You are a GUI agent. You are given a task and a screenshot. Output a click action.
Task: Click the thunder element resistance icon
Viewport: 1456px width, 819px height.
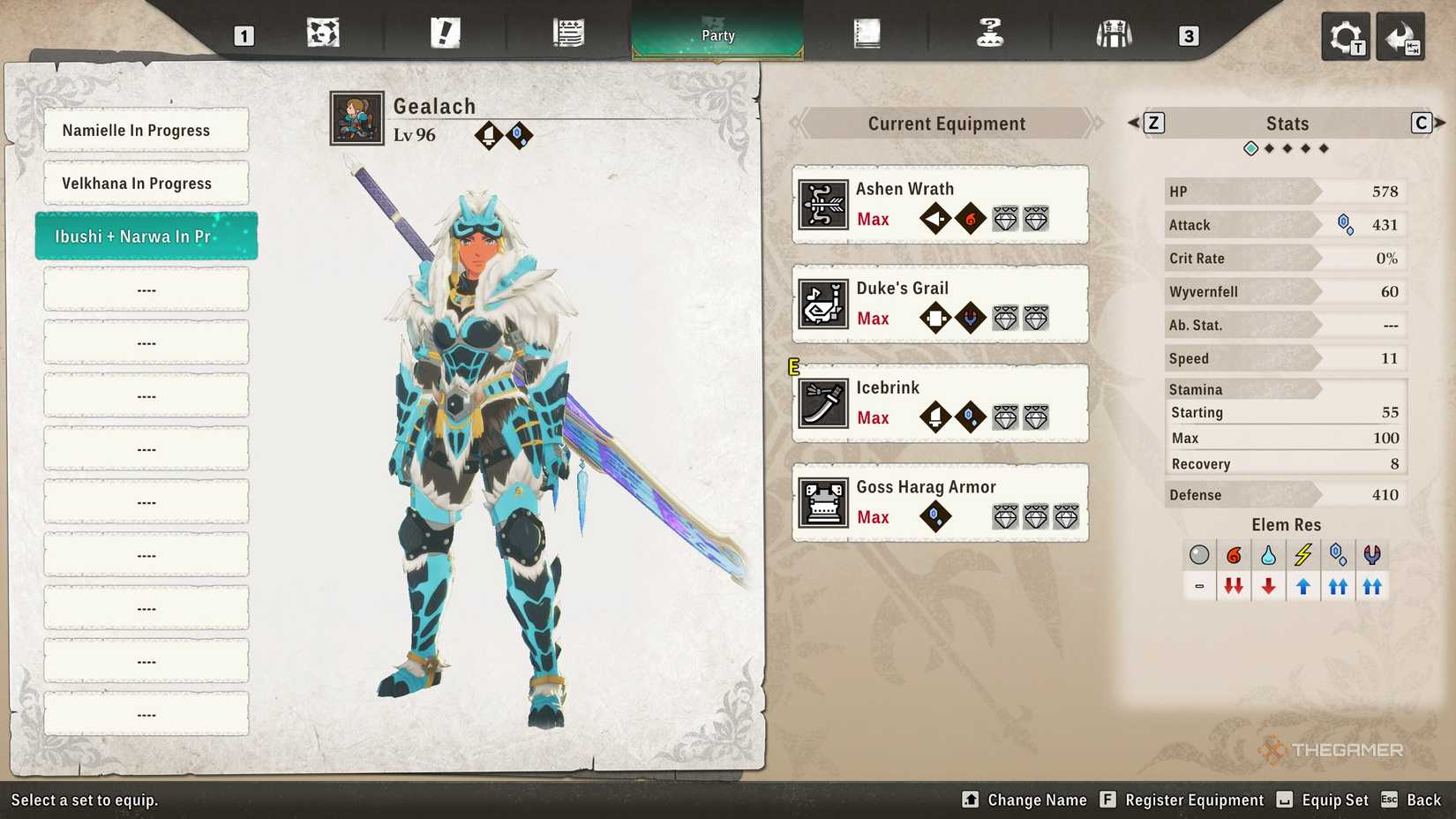pyautogui.click(x=1302, y=554)
